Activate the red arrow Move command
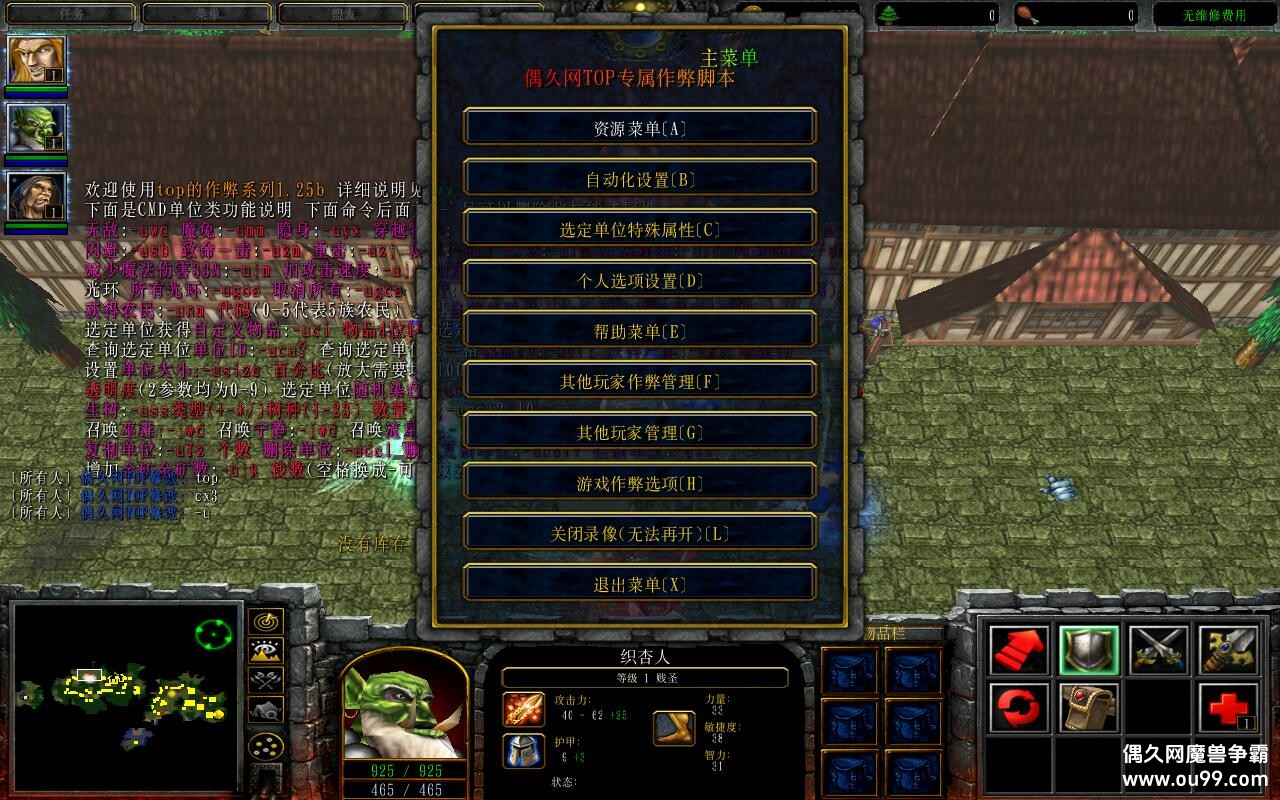Screen dimensions: 1280x800 pyautogui.click(x=1020, y=651)
